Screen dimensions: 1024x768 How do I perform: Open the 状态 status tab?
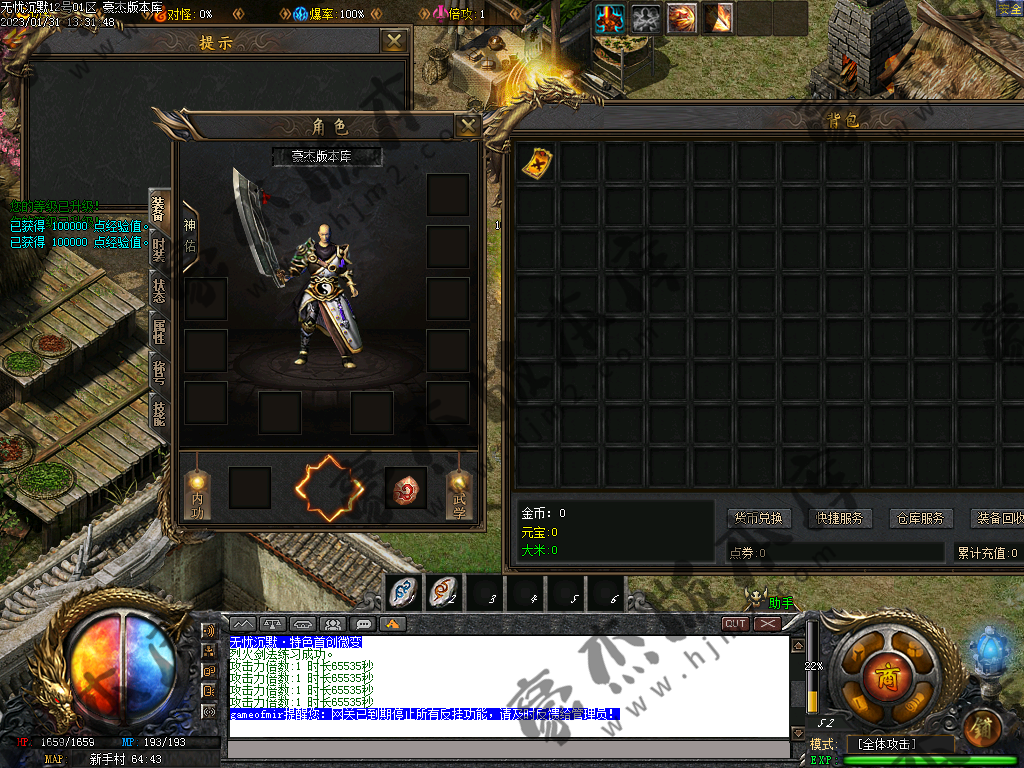(x=158, y=290)
